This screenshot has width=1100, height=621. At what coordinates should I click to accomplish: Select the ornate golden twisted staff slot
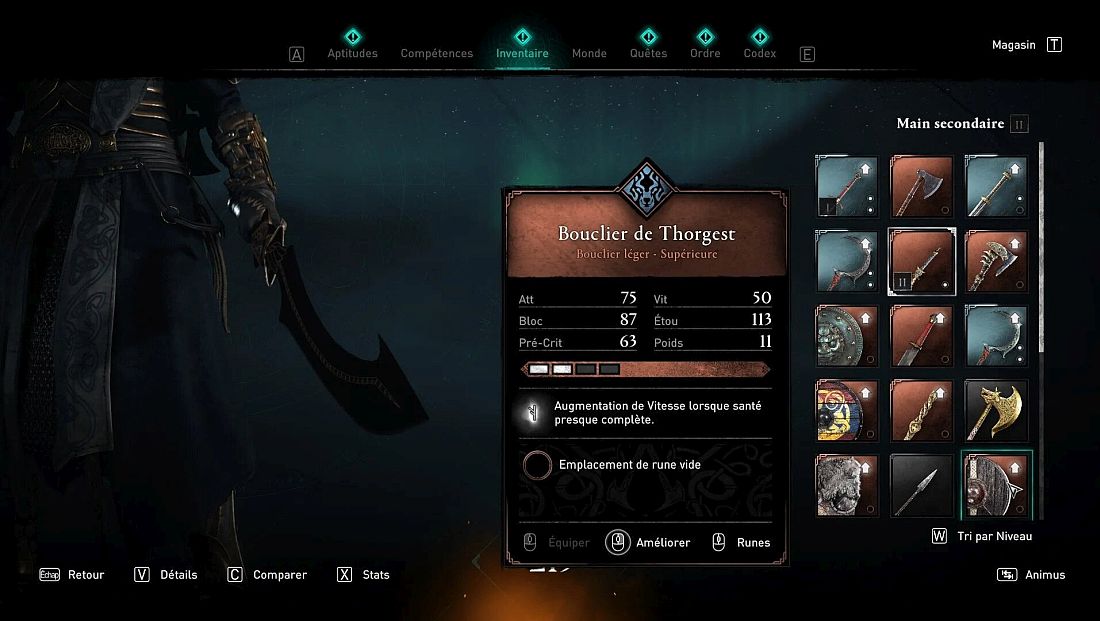[921, 410]
